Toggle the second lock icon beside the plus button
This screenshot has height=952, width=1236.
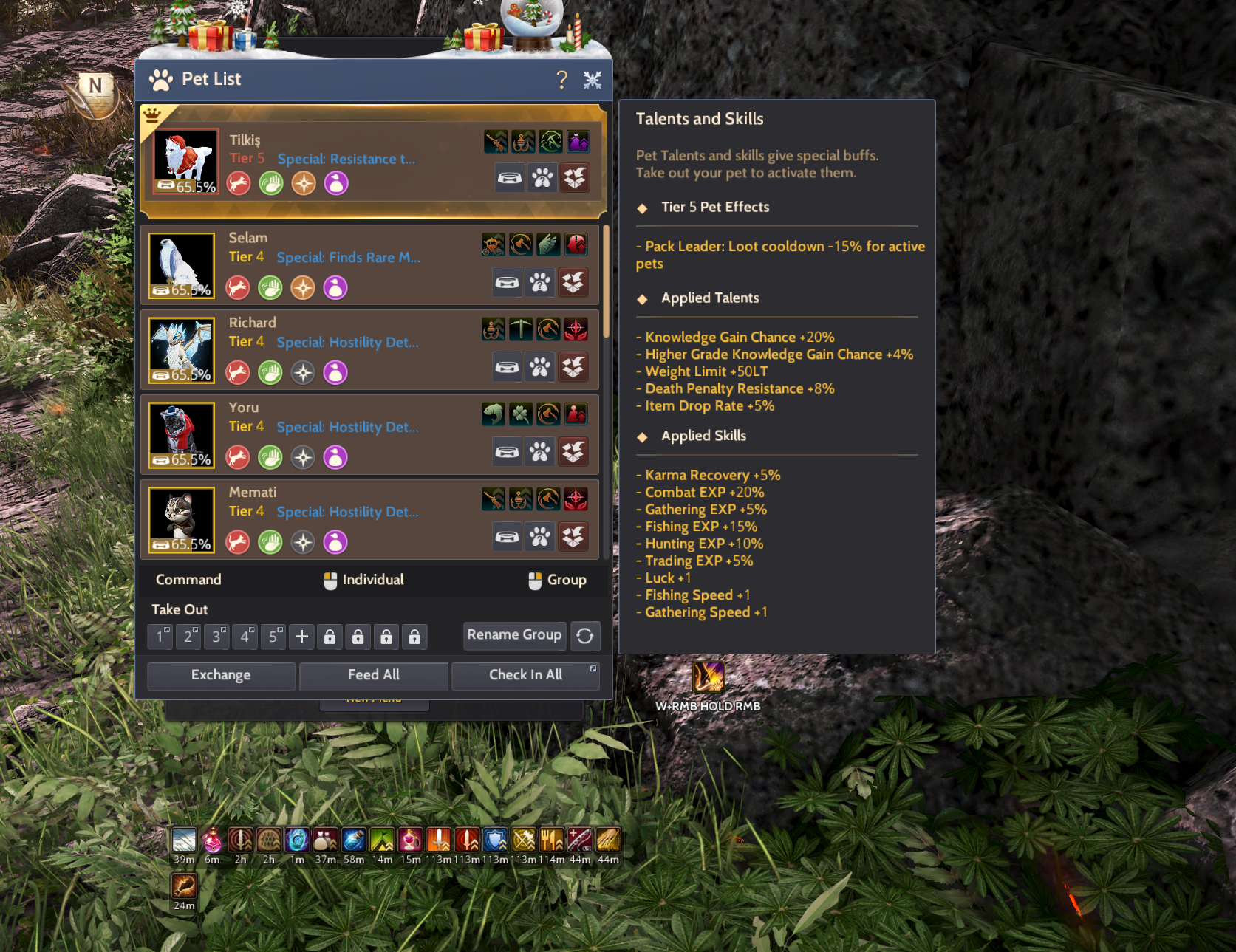click(358, 636)
